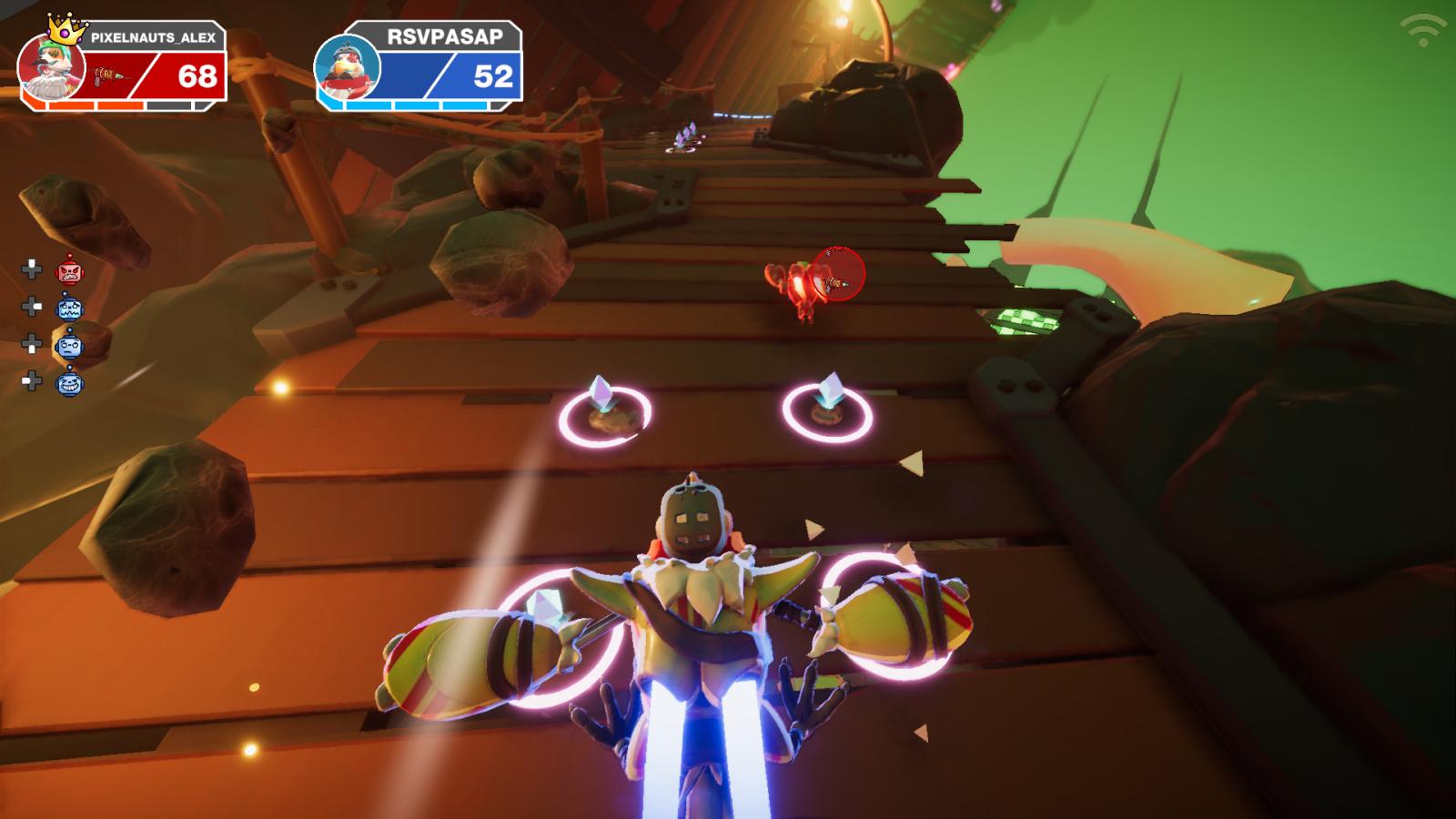This screenshot has height=819, width=1456.
Task: Choose the crying blue robot emote
Action: click(x=69, y=308)
